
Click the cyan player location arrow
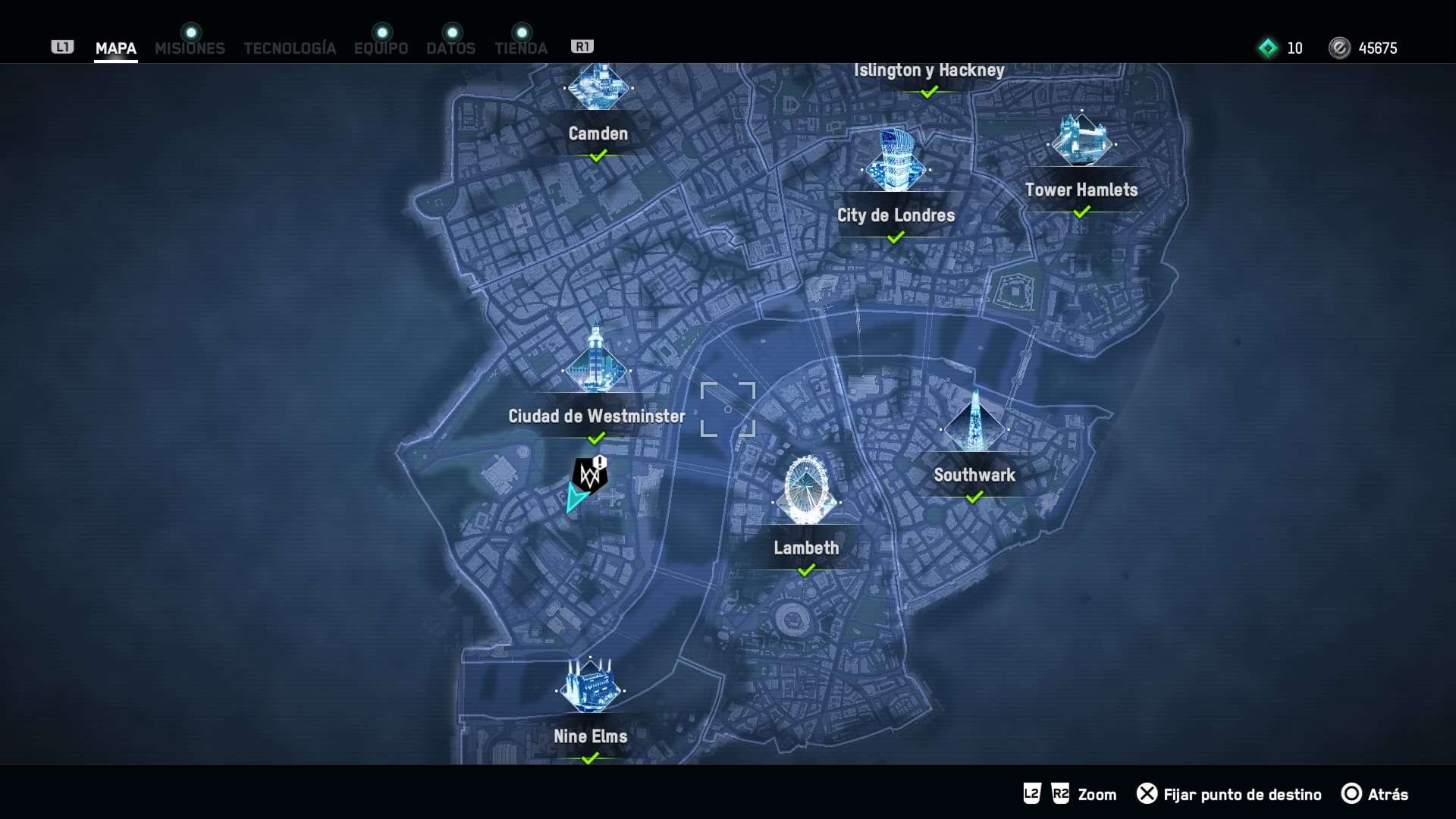(574, 497)
